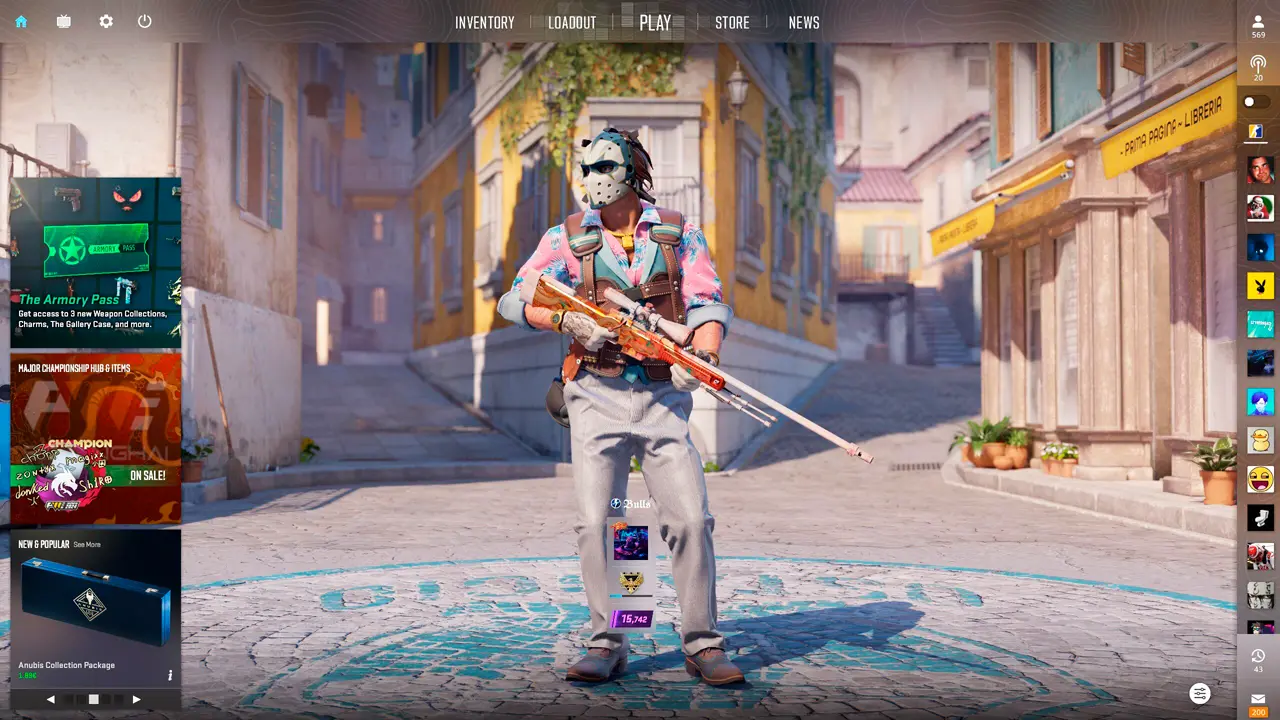
Task: Select PLAY in the top menu
Action: click(x=655, y=23)
